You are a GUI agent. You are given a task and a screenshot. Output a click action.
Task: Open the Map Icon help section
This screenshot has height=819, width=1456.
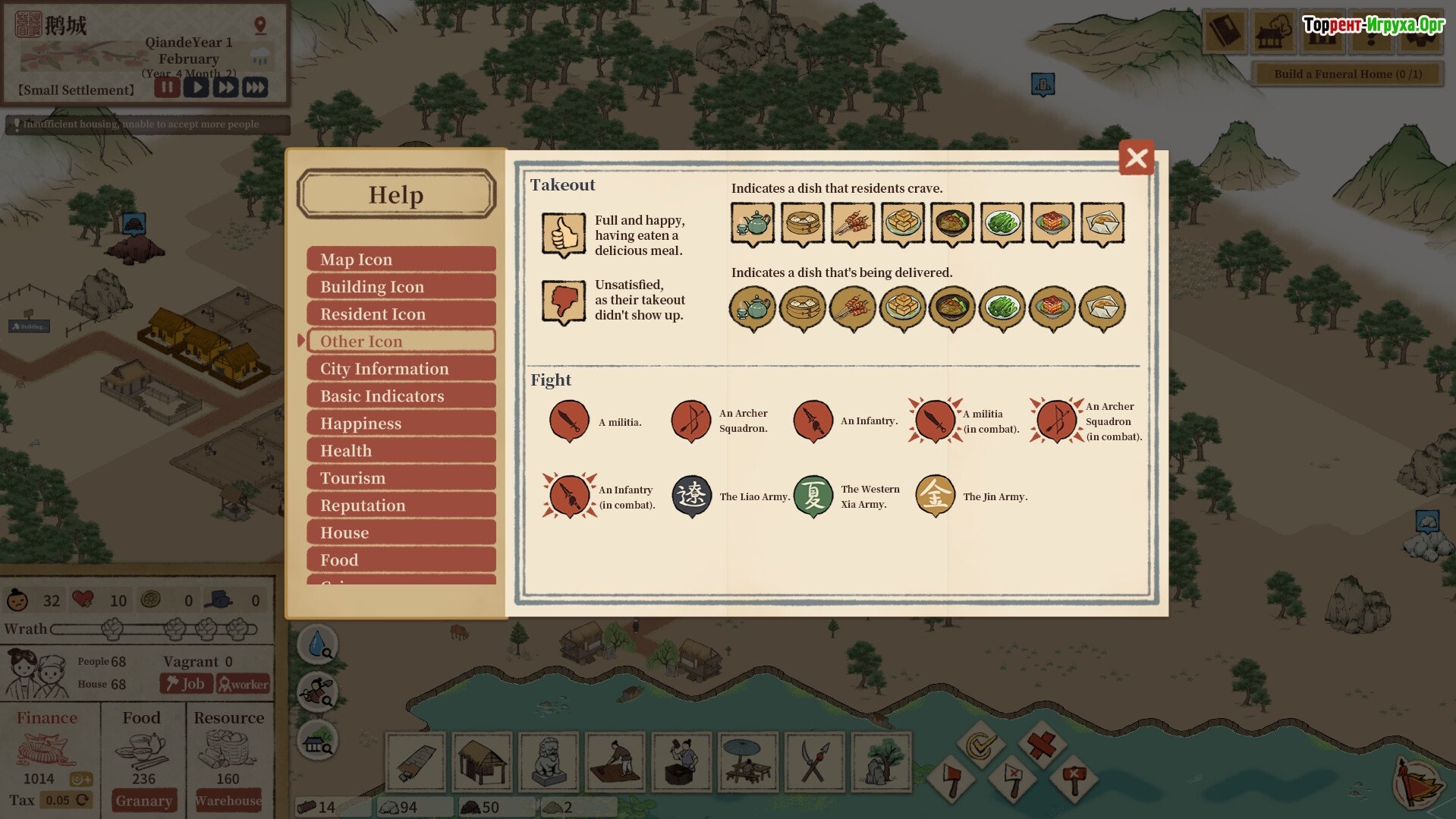click(x=401, y=260)
